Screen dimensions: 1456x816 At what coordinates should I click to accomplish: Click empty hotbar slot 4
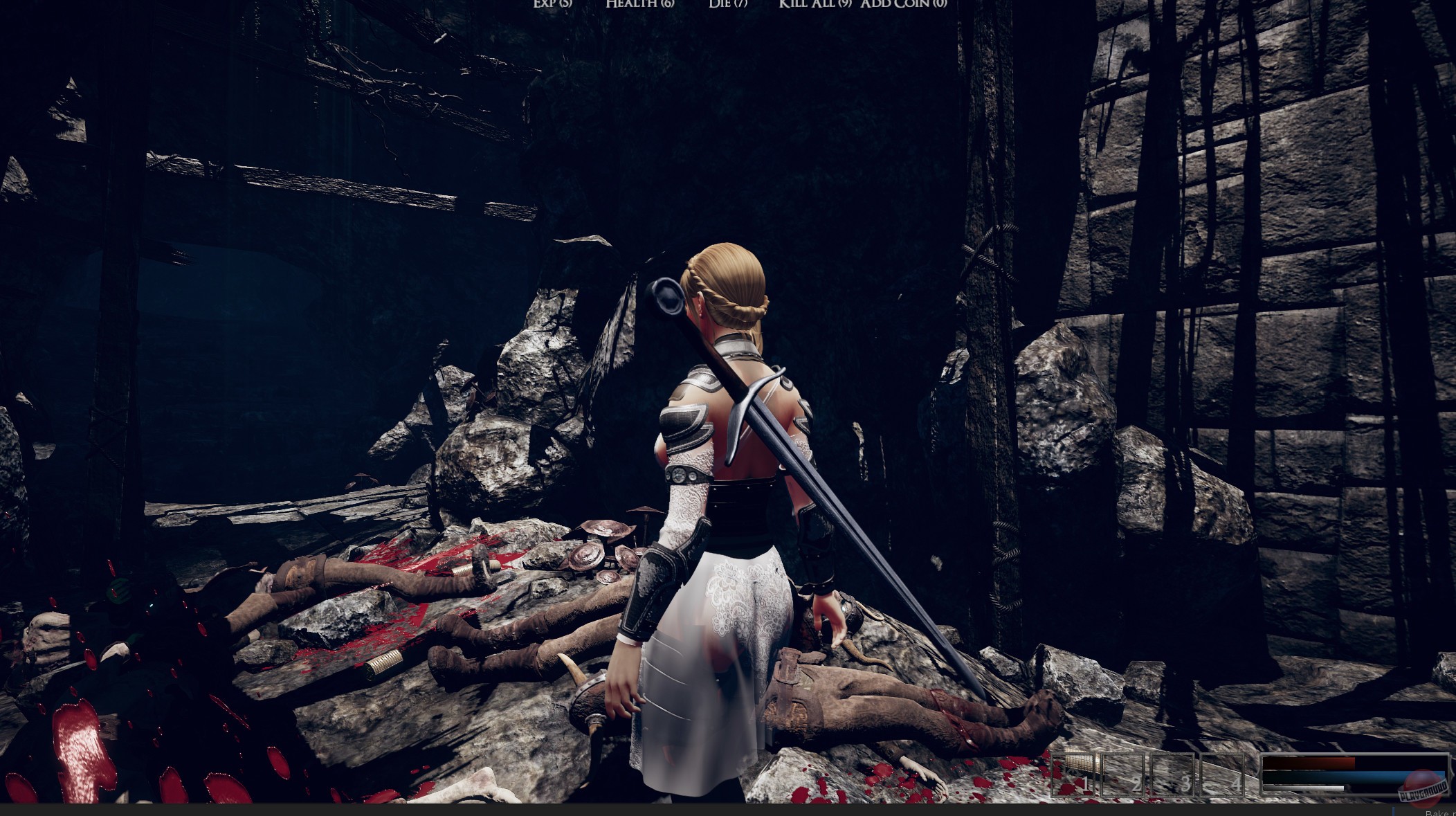[1221, 775]
